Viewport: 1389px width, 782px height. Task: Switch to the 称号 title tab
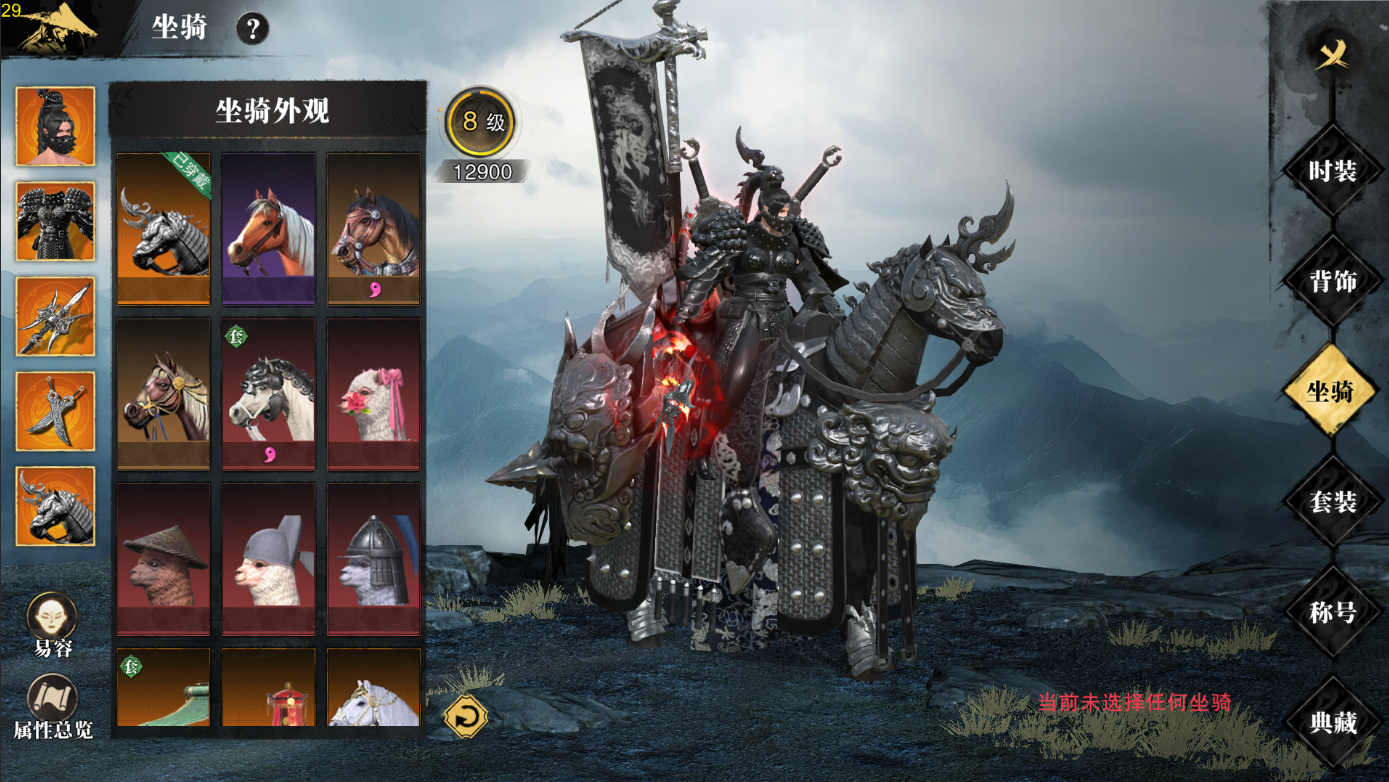tap(1332, 612)
